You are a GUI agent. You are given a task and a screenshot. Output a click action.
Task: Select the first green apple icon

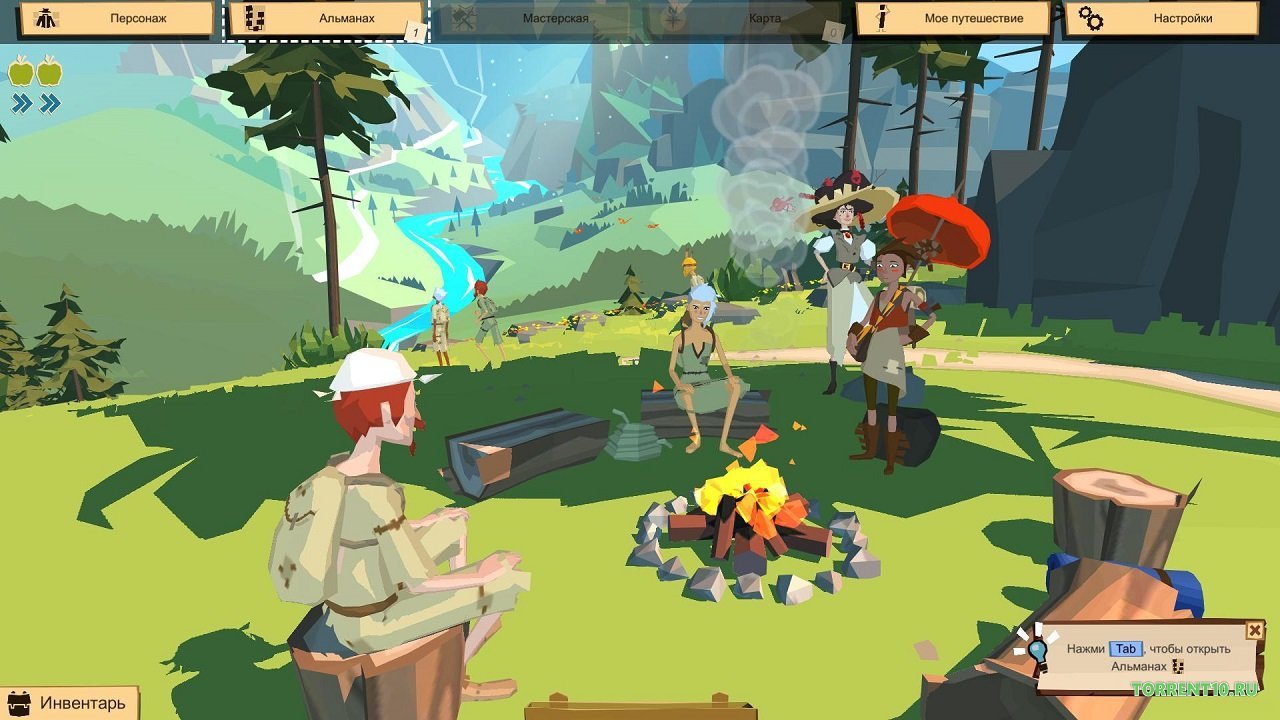click(21, 73)
